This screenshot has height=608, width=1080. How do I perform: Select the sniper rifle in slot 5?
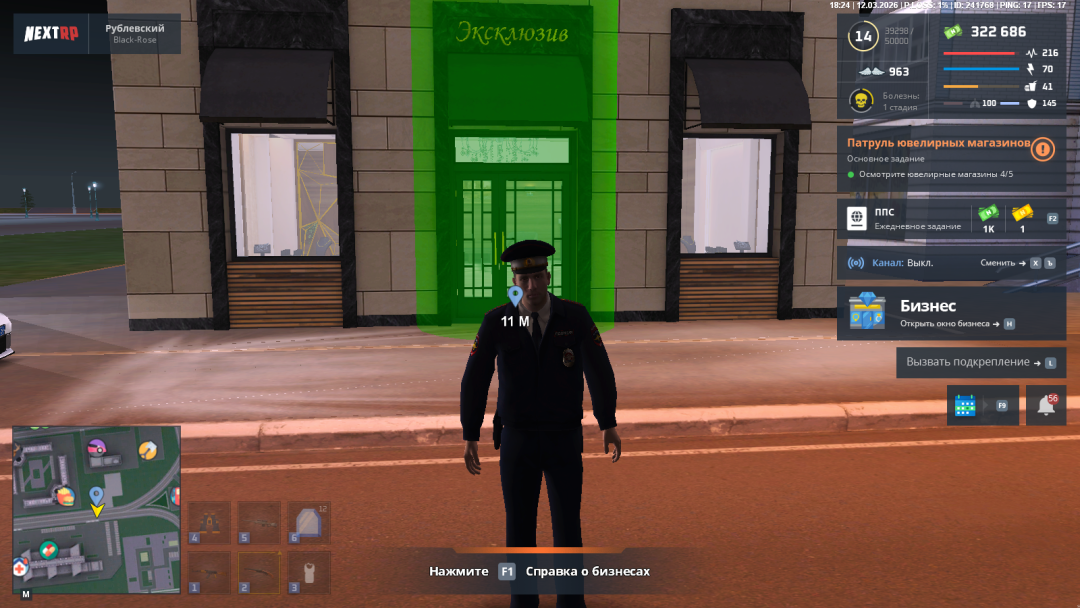(259, 523)
